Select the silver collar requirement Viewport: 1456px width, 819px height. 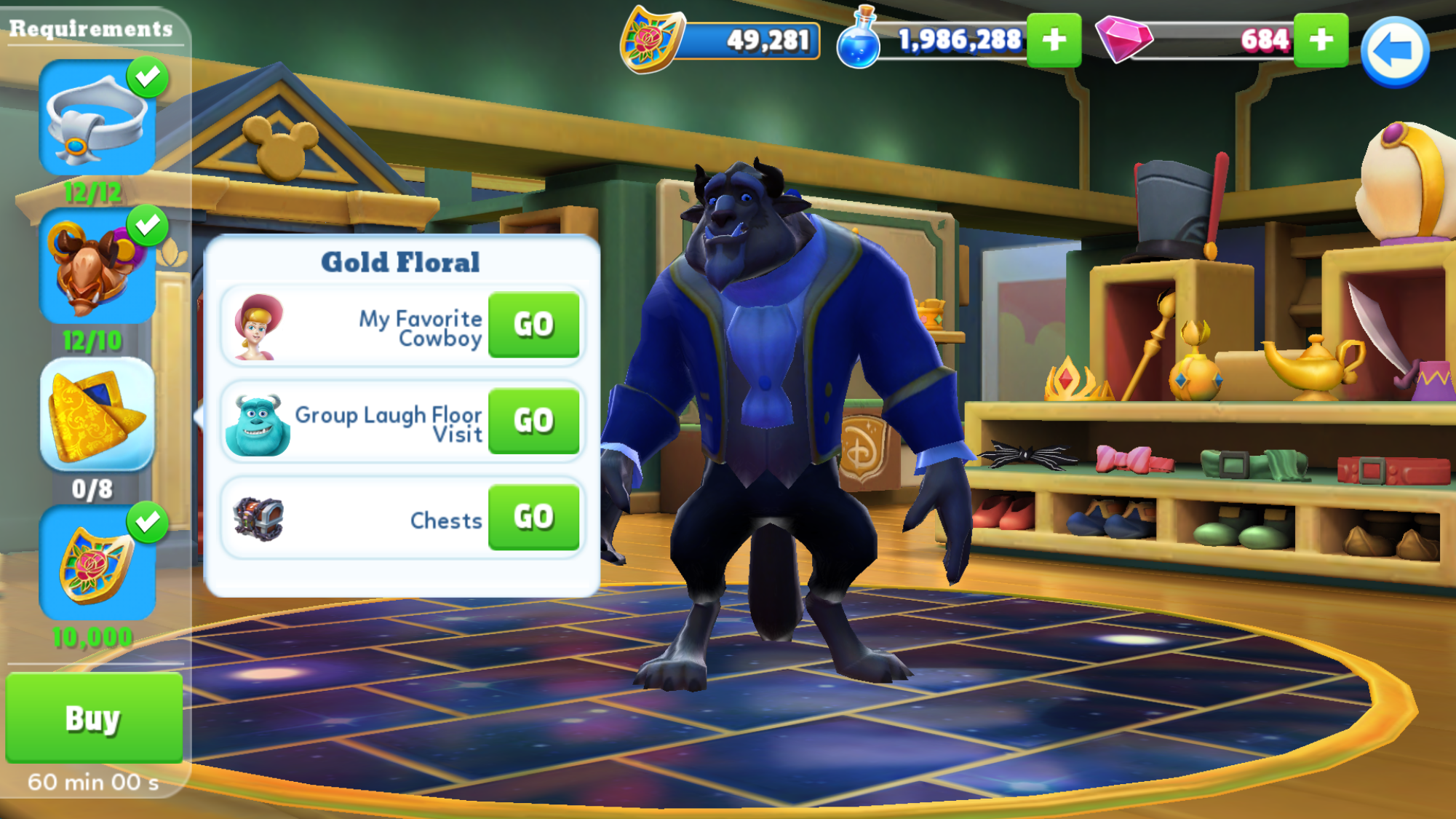97,118
